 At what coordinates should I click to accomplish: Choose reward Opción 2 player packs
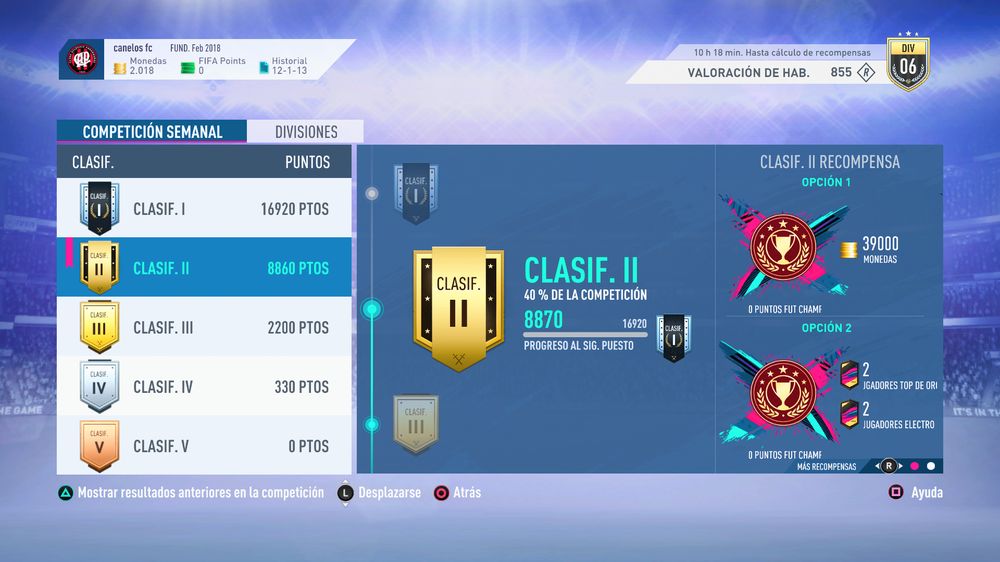pyautogui.click(x=828, y=392)
